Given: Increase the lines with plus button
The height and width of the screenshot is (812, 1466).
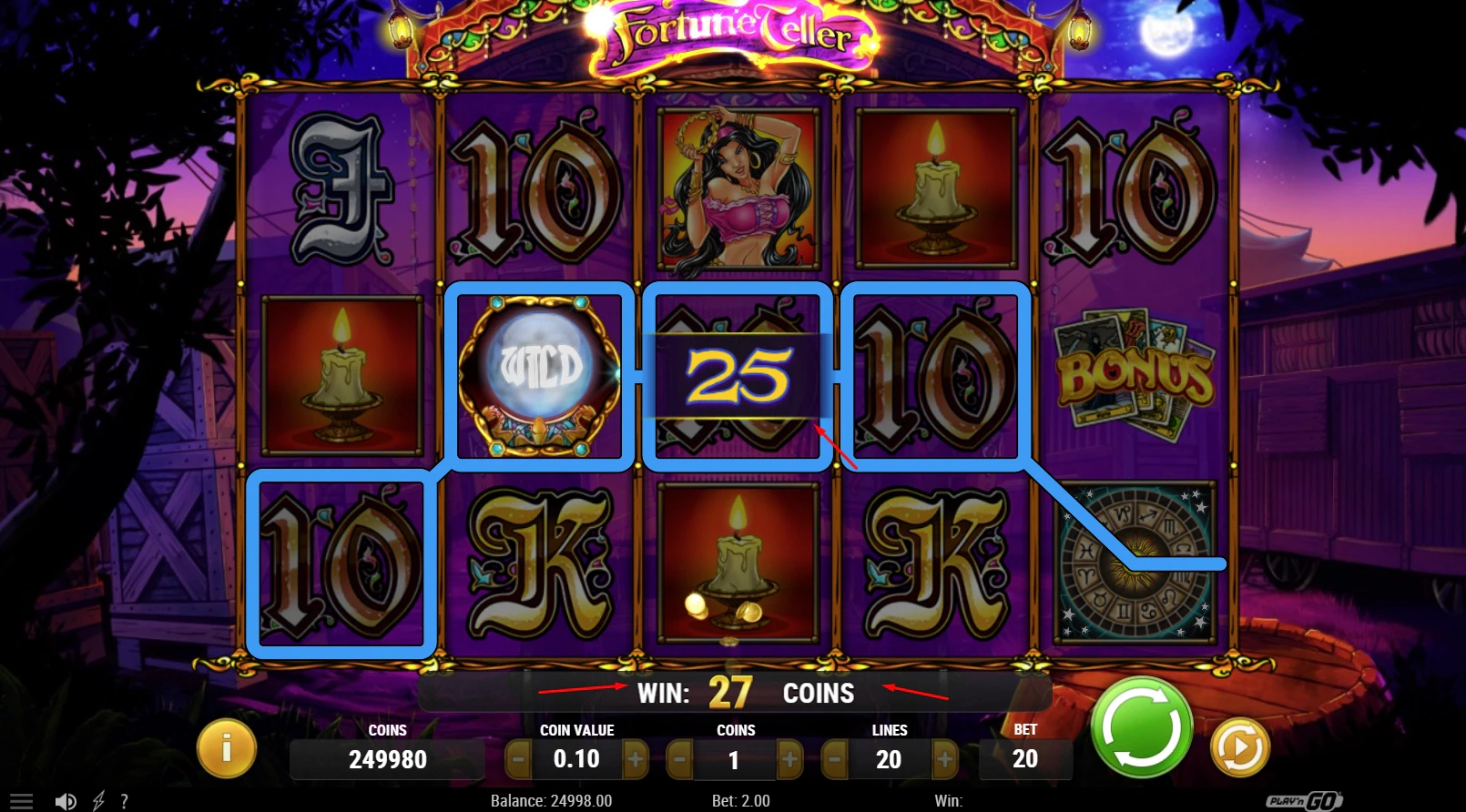Looking at the screenshot, I should (x=947, y=758).
